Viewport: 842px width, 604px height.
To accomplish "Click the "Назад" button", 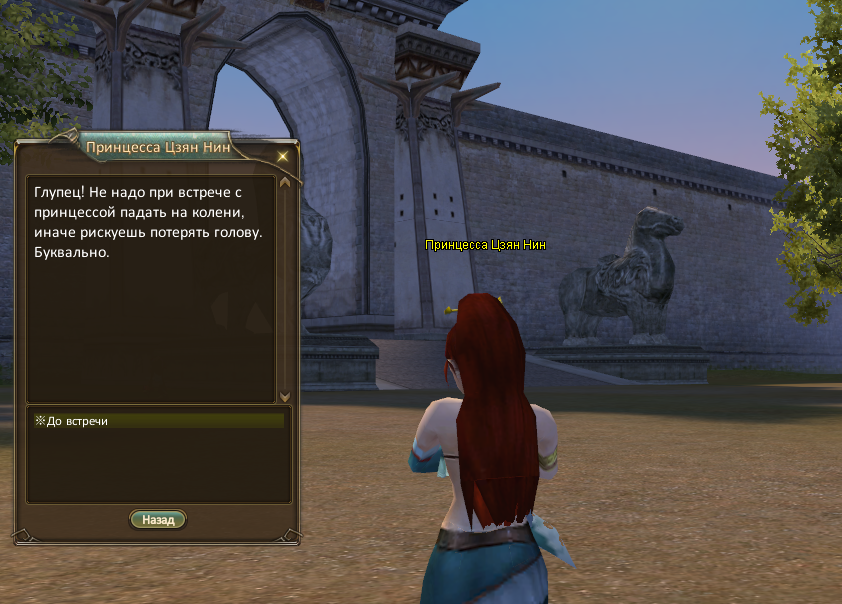I will point(158,520).
